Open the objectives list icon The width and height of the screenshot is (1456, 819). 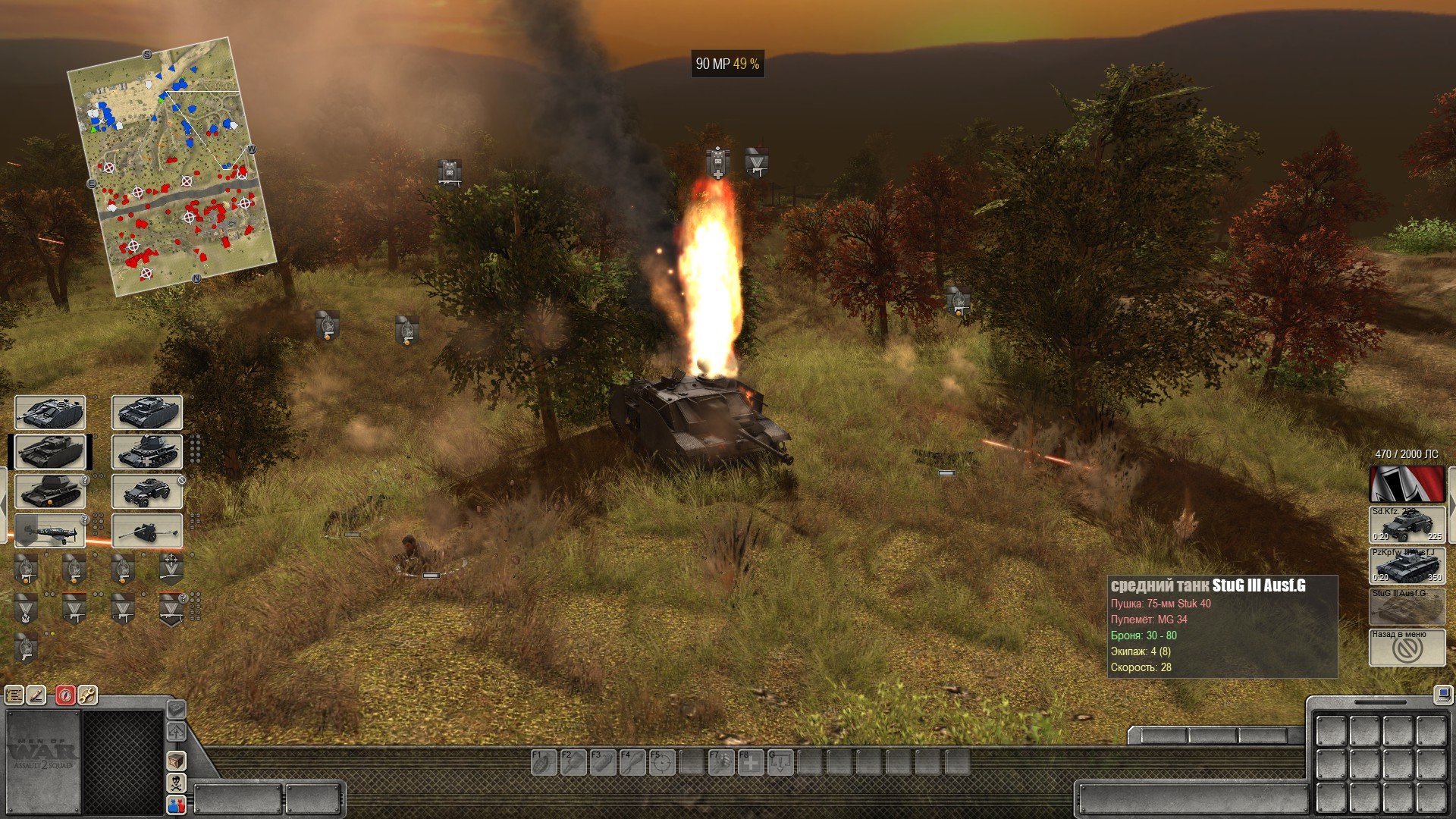pyautogui.click(x=14, y=695)
